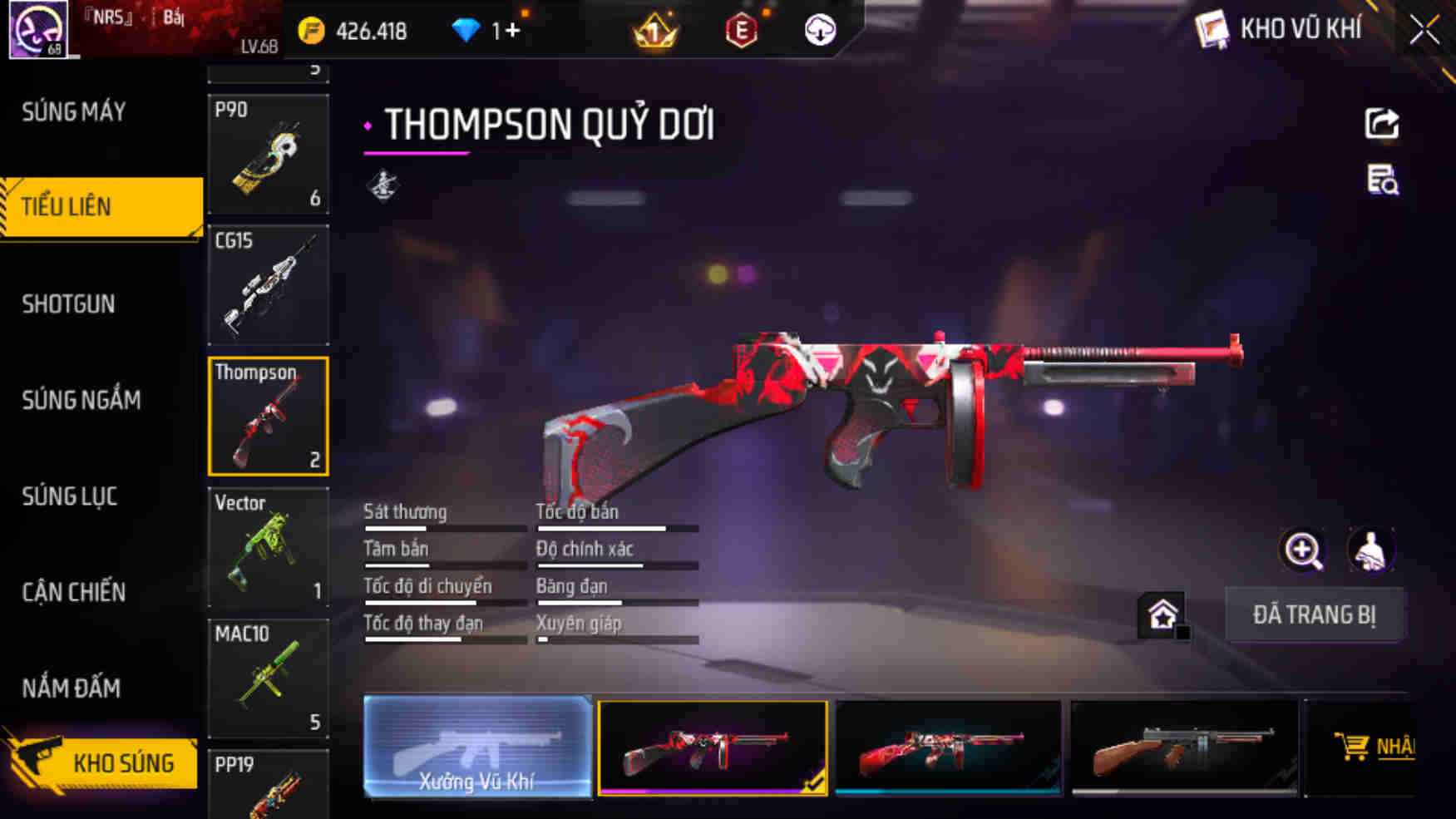This screenshot has height=819, width=1456.
Task: Select the magnifier zoom preview icon
Action: click(1301, 550)
